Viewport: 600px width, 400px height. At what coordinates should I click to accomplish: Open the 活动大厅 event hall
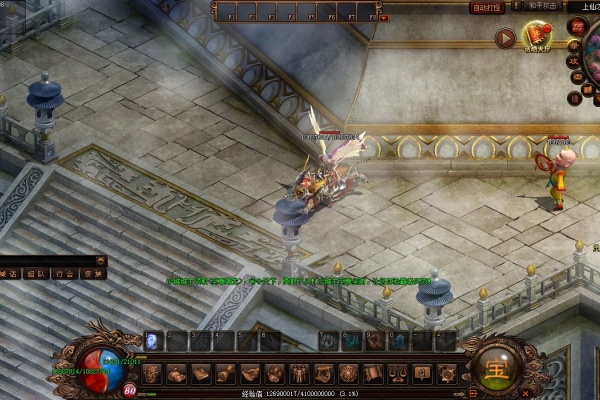tap(538, 38)
